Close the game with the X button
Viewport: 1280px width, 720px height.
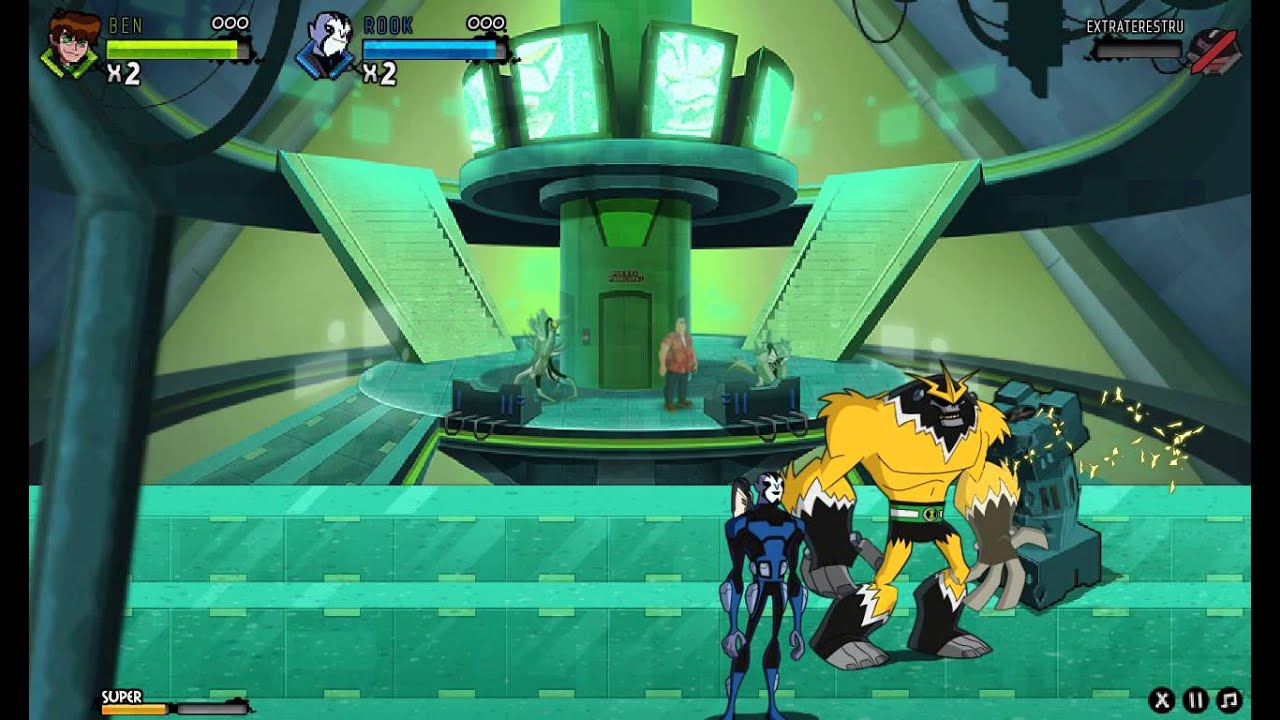pyautogui.click(x=1161, y=700)
